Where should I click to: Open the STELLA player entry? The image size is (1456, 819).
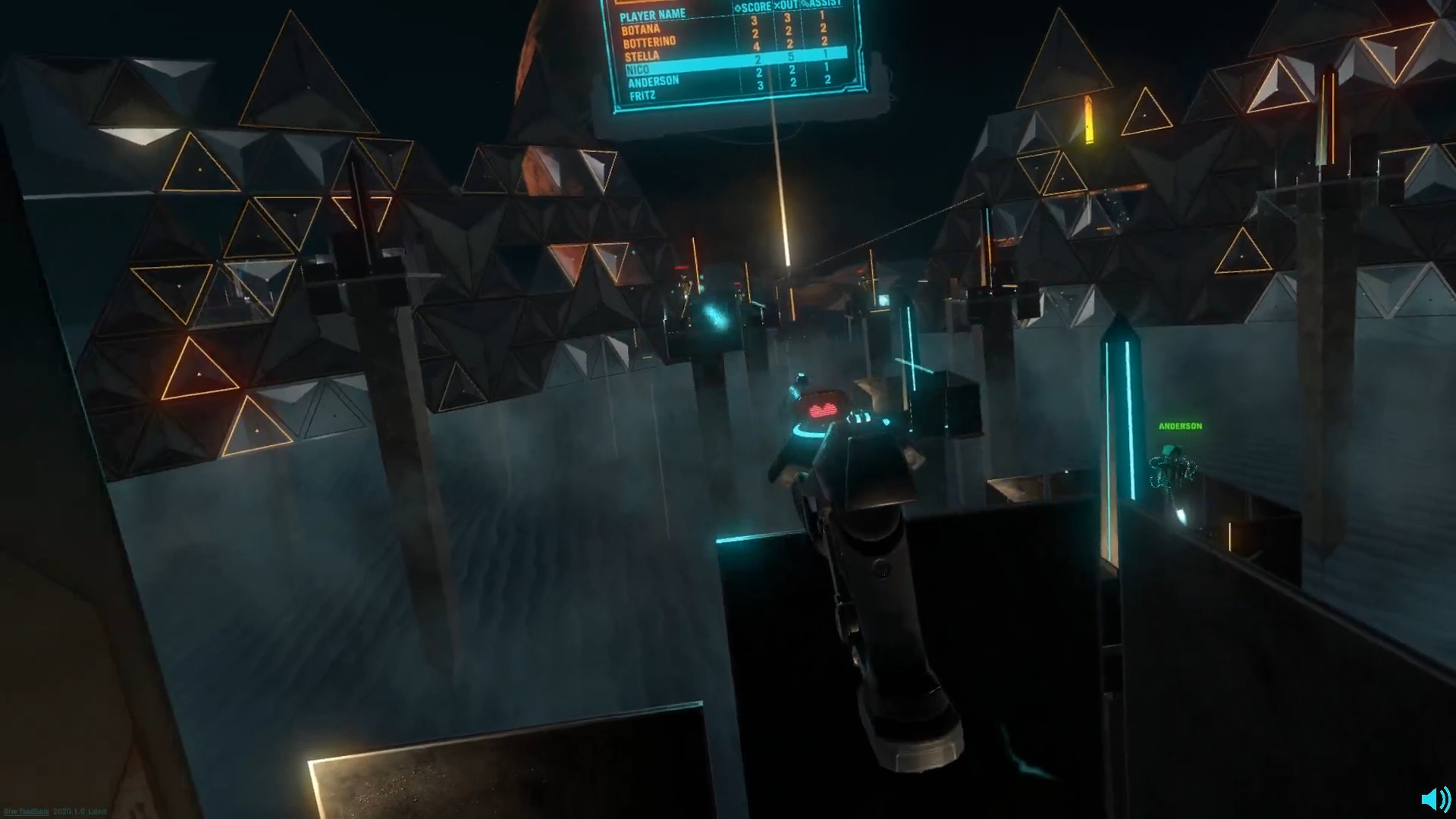click(x=642, y=55)
